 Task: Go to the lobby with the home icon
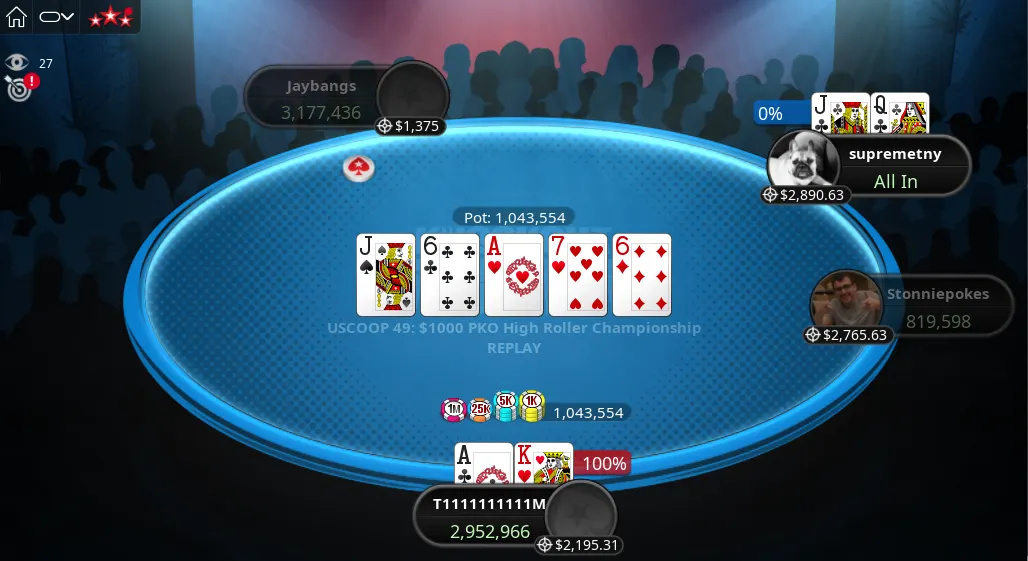pyautogui.click(x=16, y=17)
